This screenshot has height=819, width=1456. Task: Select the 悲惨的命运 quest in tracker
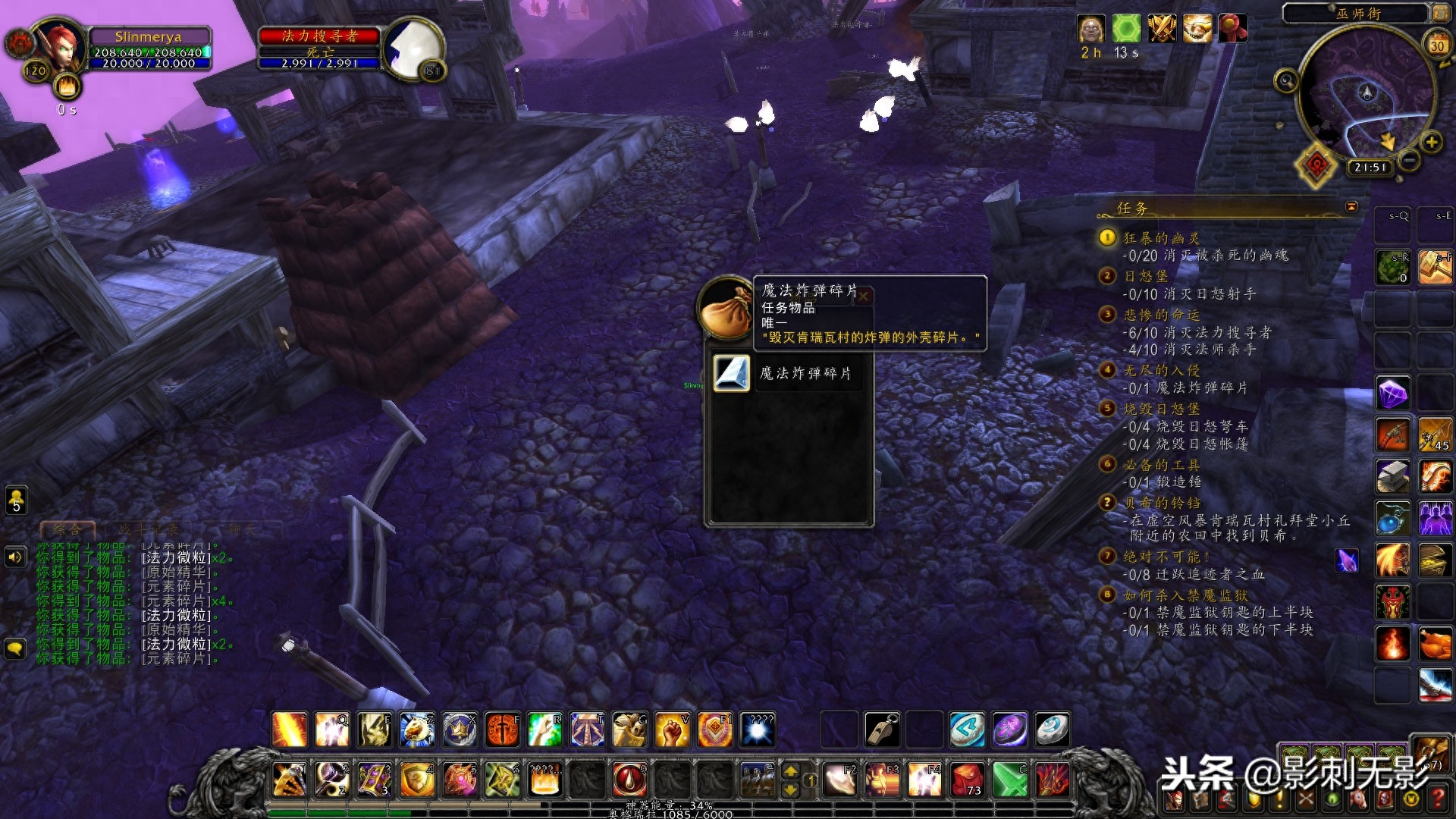coord(1161,315)
